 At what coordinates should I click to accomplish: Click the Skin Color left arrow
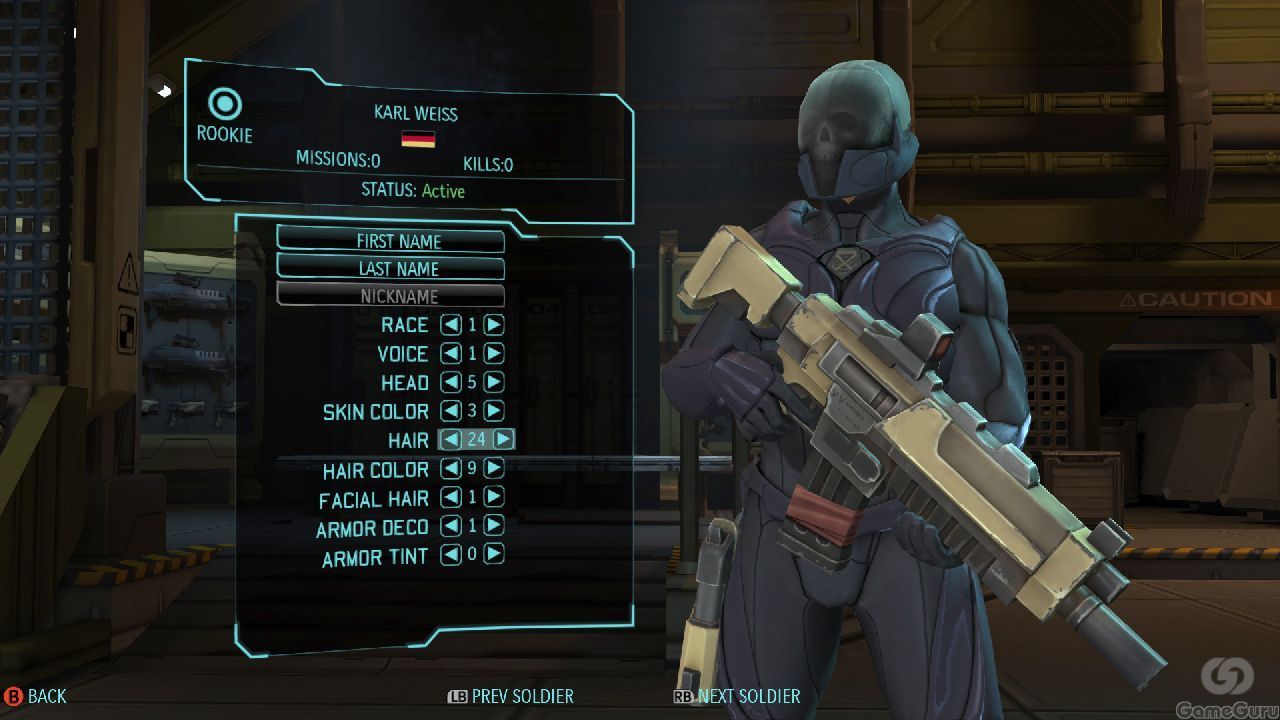[x=451, y=411]
